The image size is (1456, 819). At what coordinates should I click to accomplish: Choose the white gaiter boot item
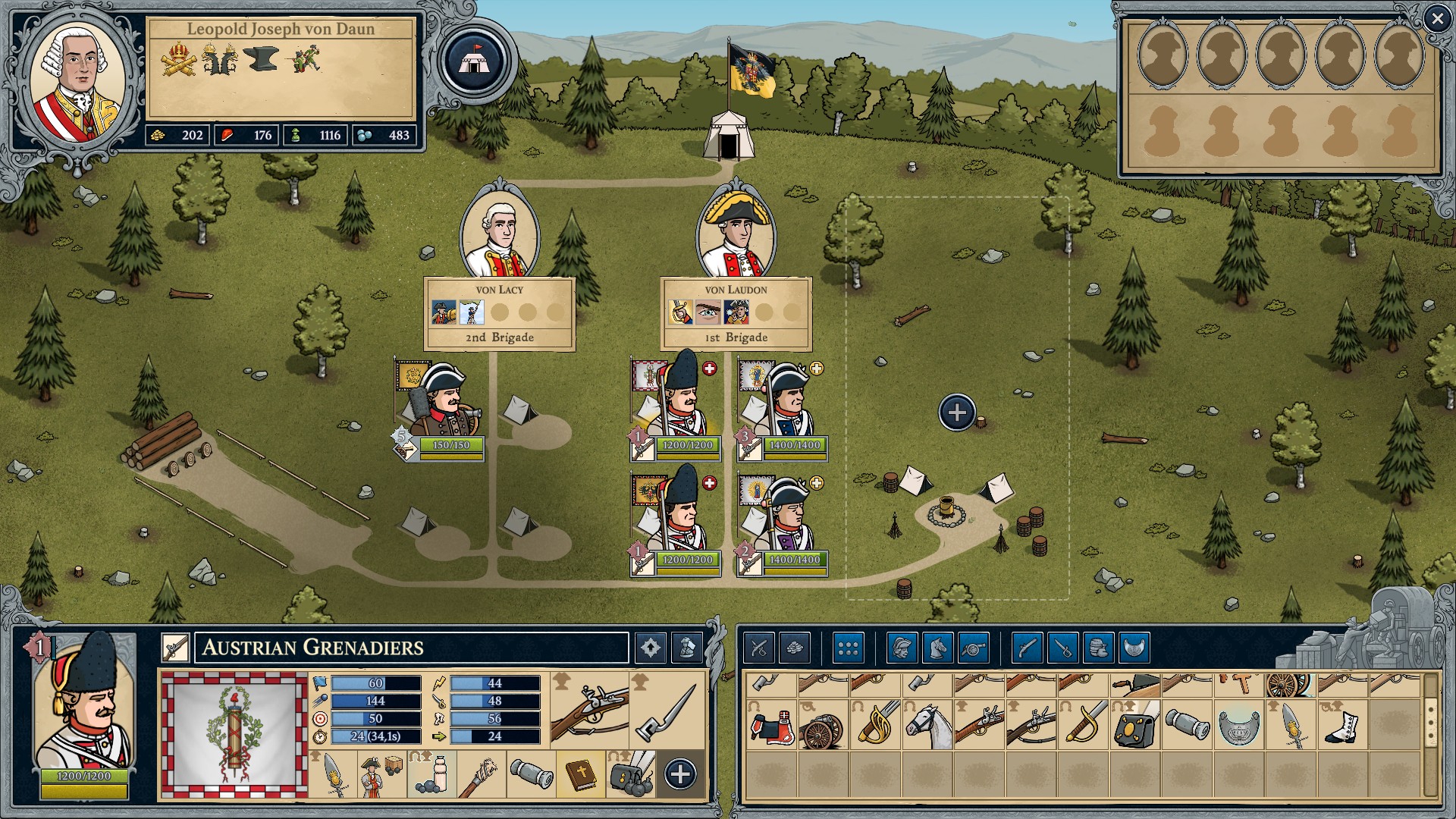tap(1341, 726)
